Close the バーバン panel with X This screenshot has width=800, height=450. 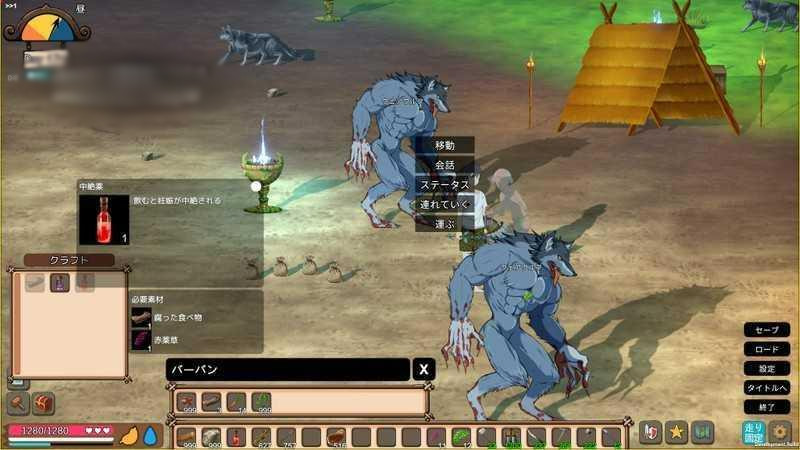(x=424, y=370)
